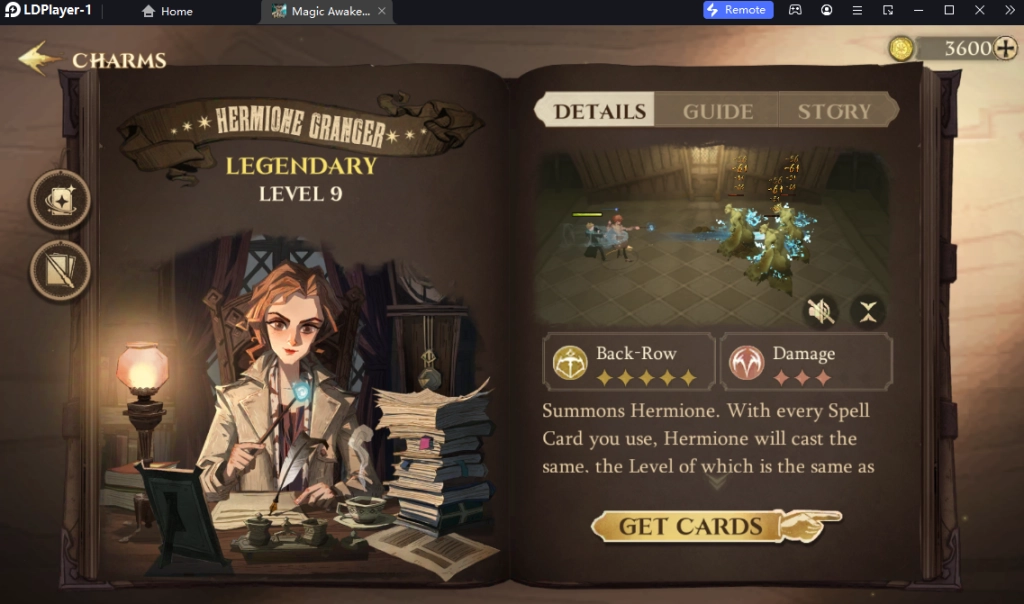Open the Story tab
1024x604 pixels.
[x=834, y=111]
